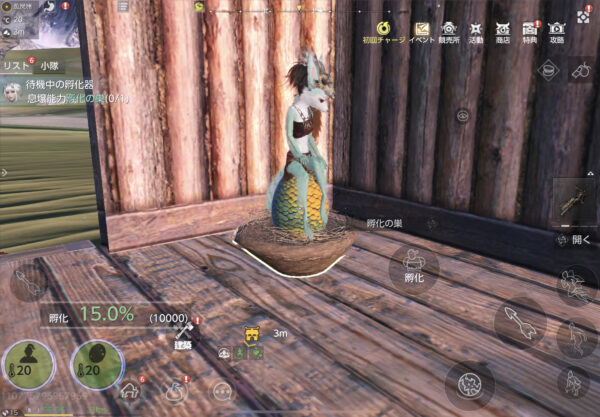Tap the 孵化 hatch action button

pyautogui.click(x=413, y=268)
